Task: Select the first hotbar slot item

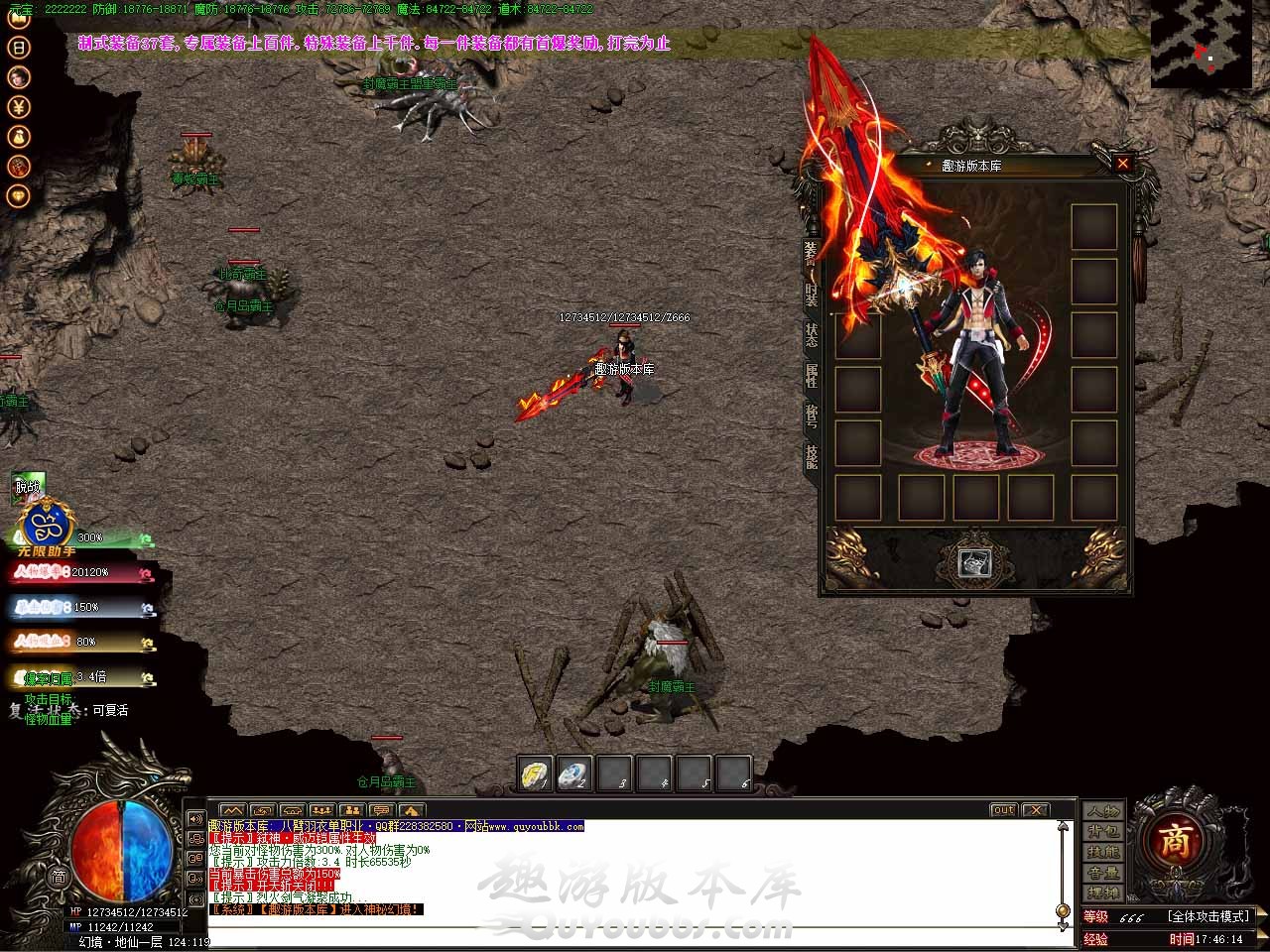Action: [x=536, y=773]
